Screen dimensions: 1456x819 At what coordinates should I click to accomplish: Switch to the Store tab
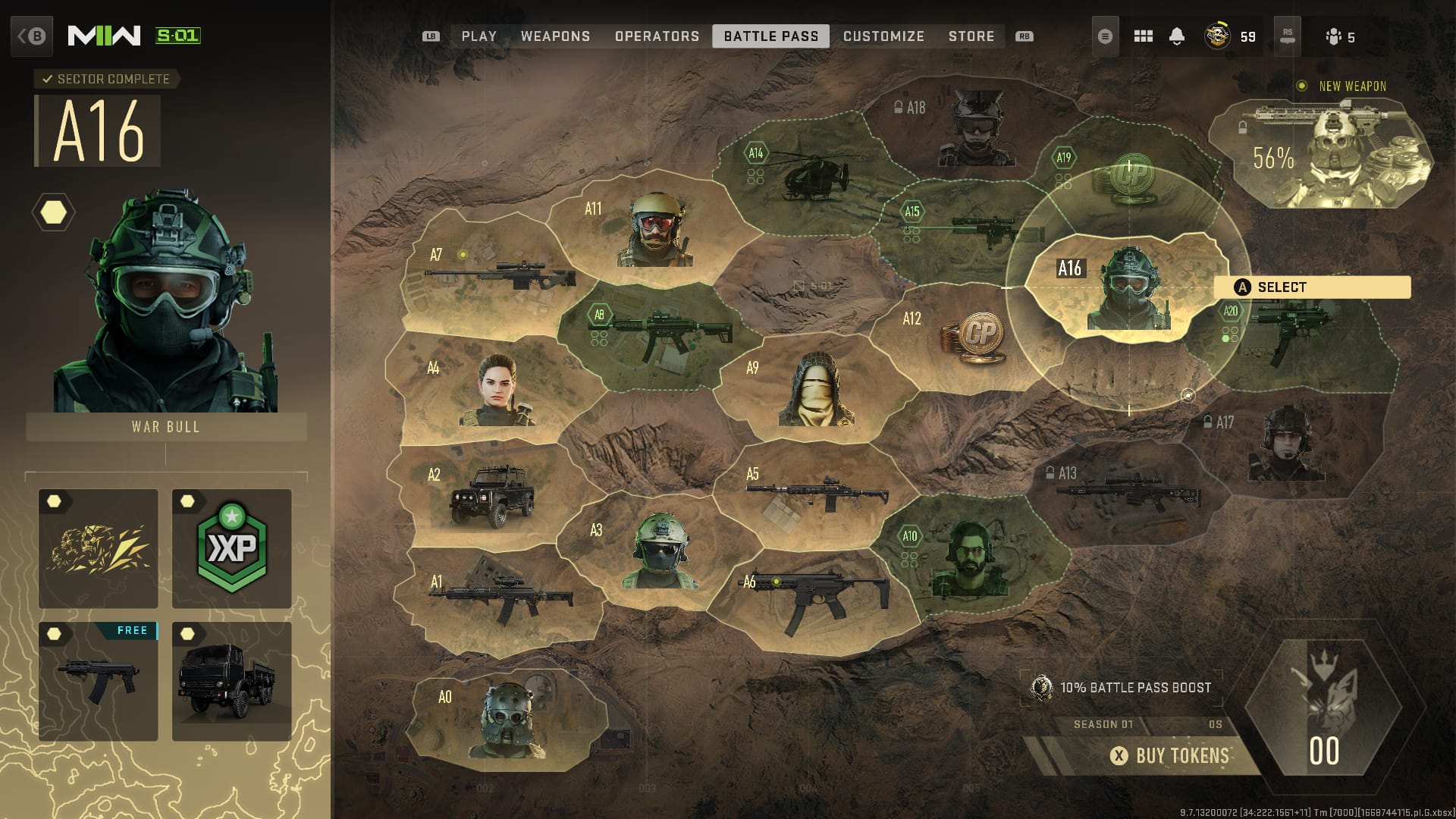click(x=971, y=36)
